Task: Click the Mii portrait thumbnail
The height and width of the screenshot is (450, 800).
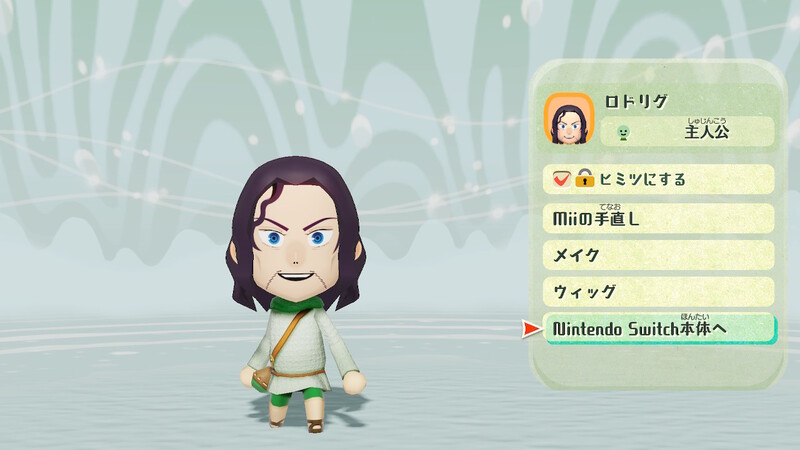Action: pos(569,119)
